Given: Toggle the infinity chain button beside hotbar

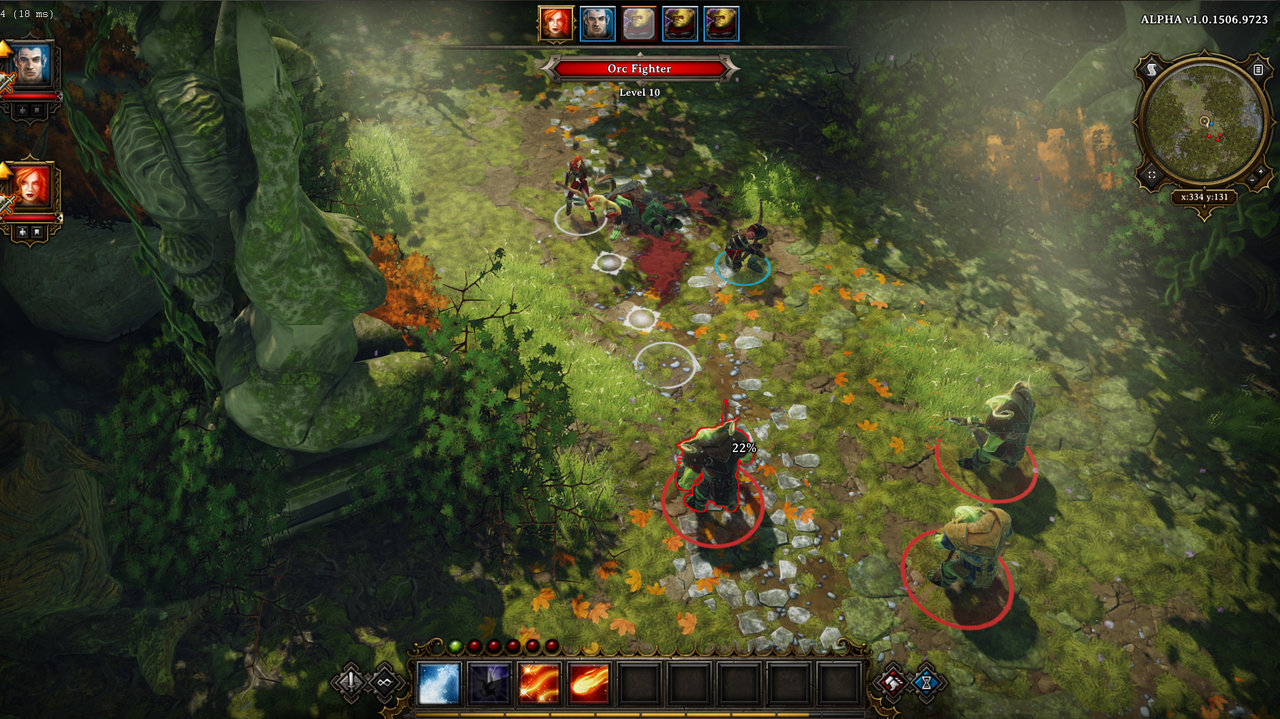Looking at the screenshot, I should tap(385, 683).
